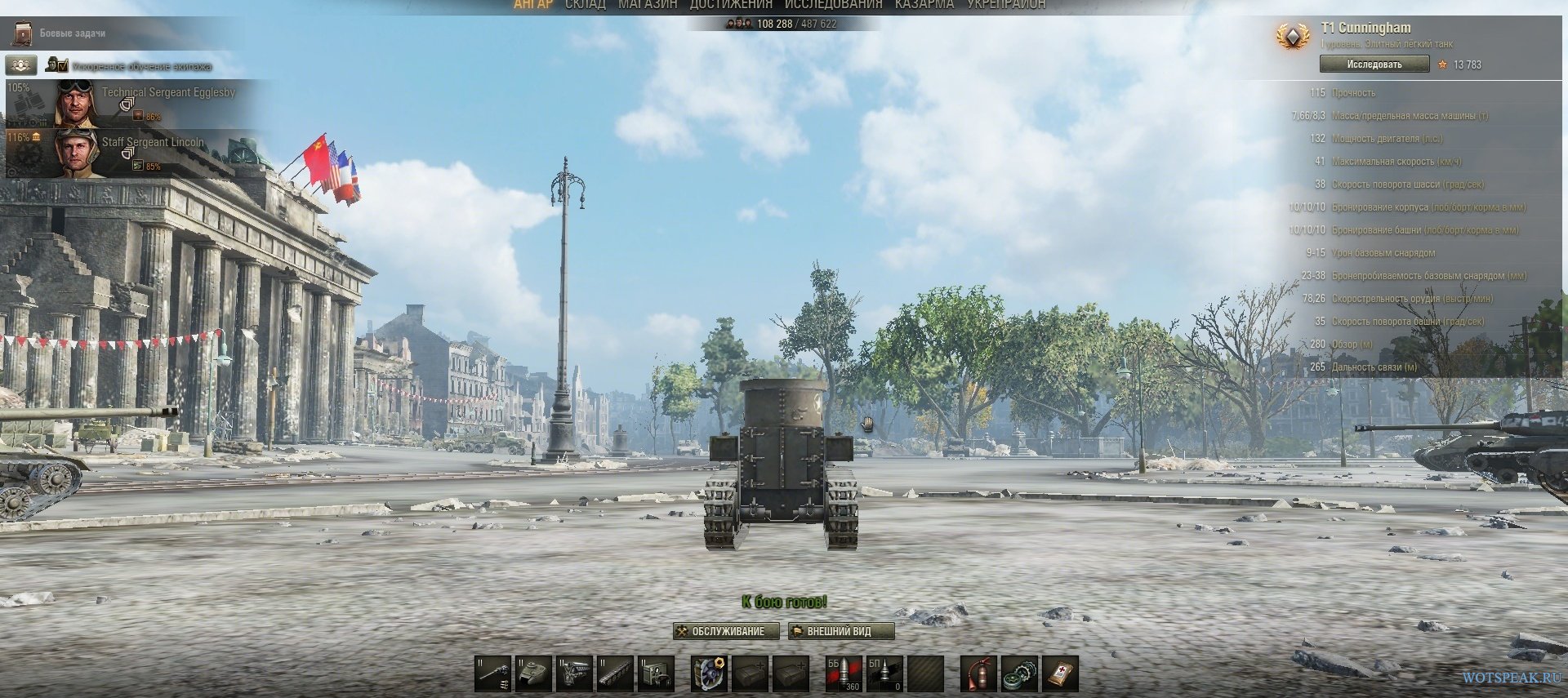Open the Достижения (Achievements) tab
Image resolution: width=1568 pixels, height=698 pixels.
click(x=731, y=5)
